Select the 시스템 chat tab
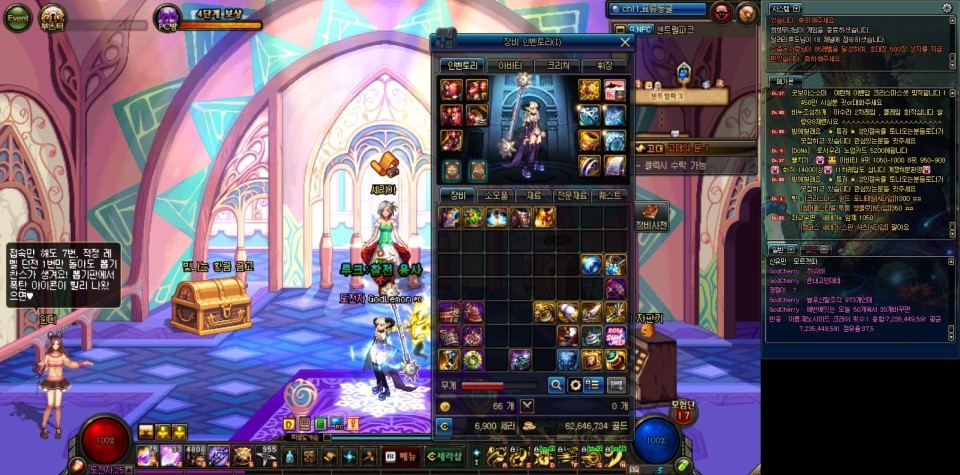Image resolution: width=960 pixels, height=475 pixels. [782, 8]
